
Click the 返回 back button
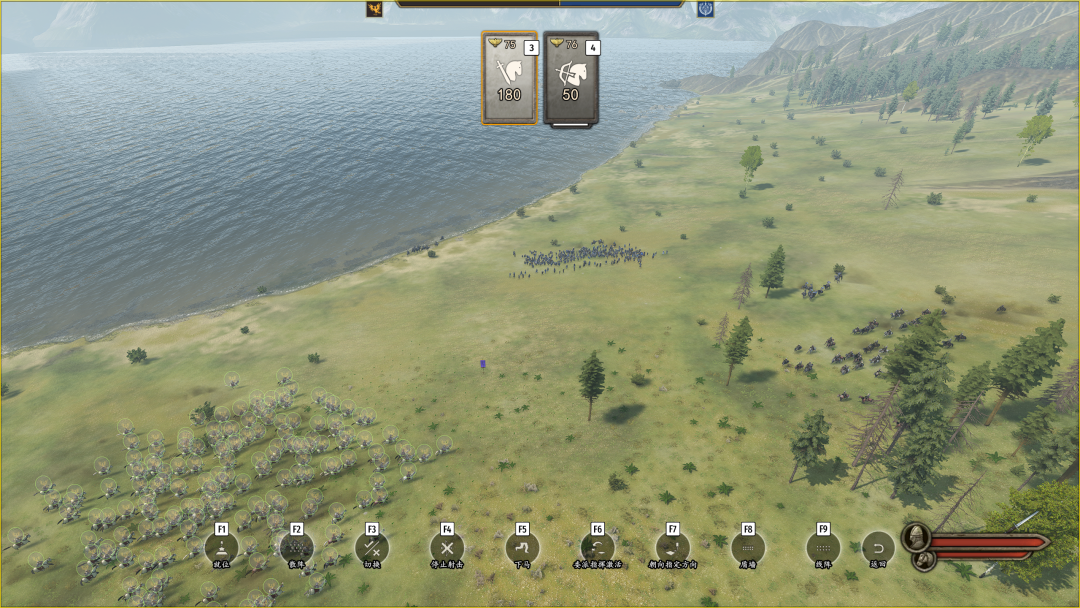[878, 547]
